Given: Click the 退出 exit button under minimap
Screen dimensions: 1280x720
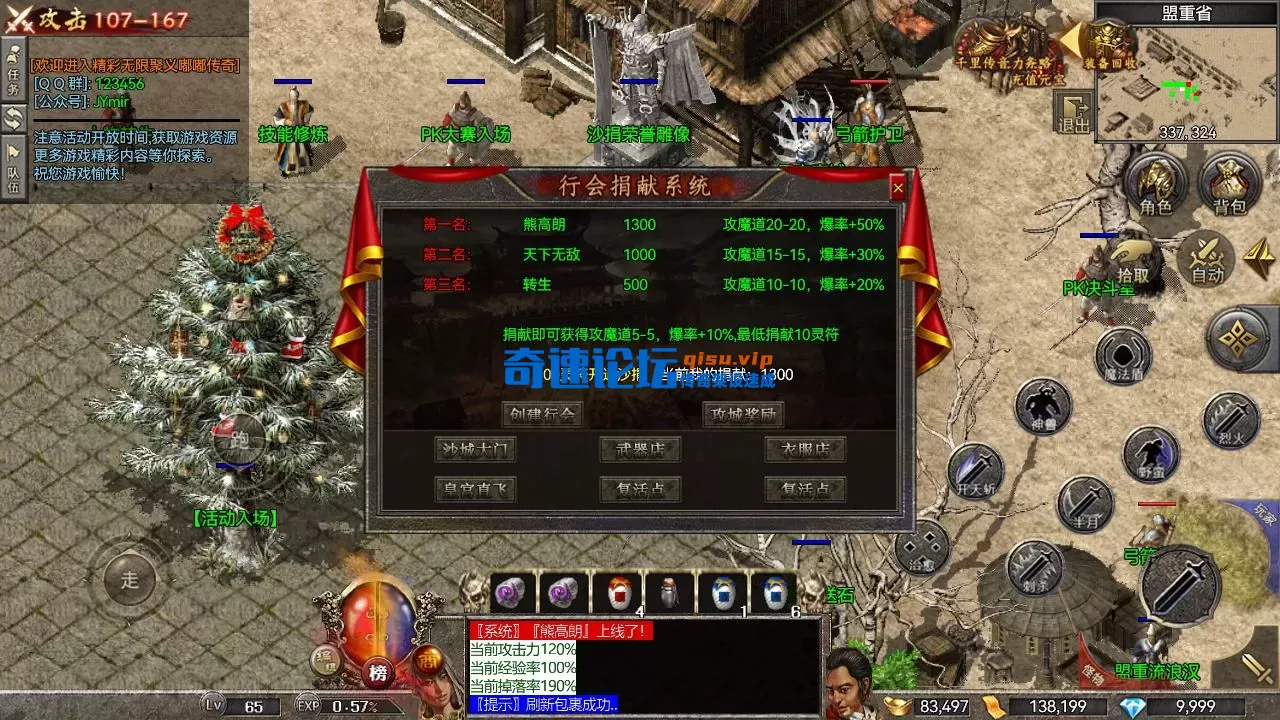Looking at the screenshot, I should pyautogui.click(x=1073, y=113).
